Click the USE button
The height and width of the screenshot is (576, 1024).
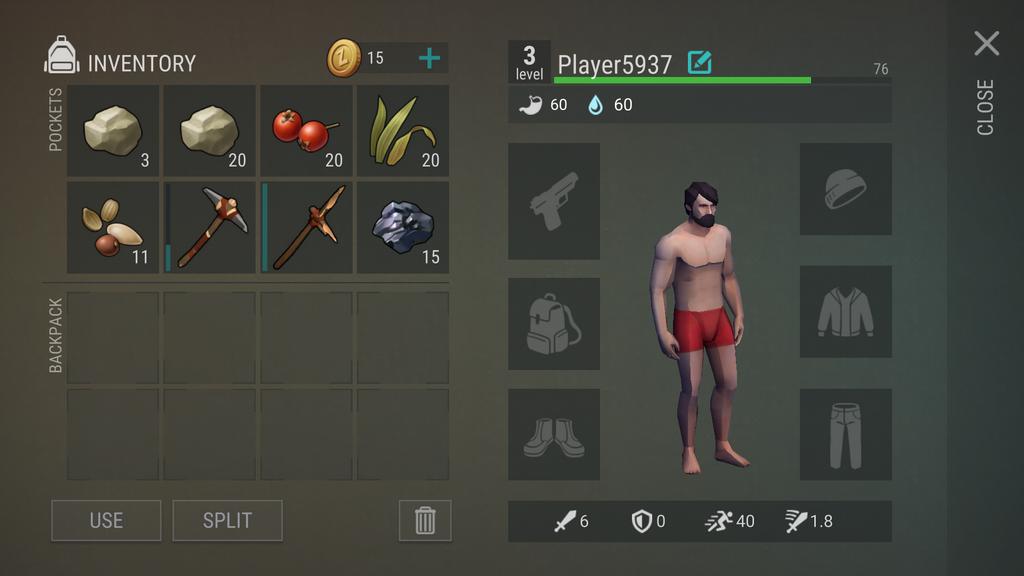106,520
